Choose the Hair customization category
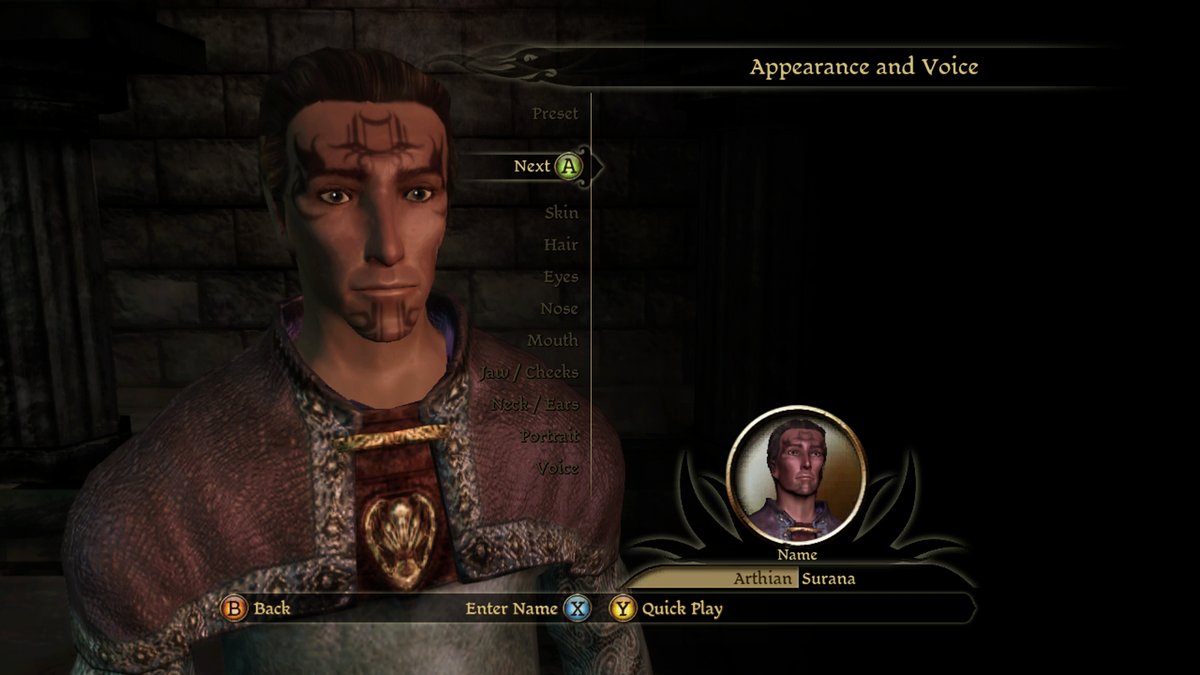The image size is (1200, 675). click(x=560, y=245)
